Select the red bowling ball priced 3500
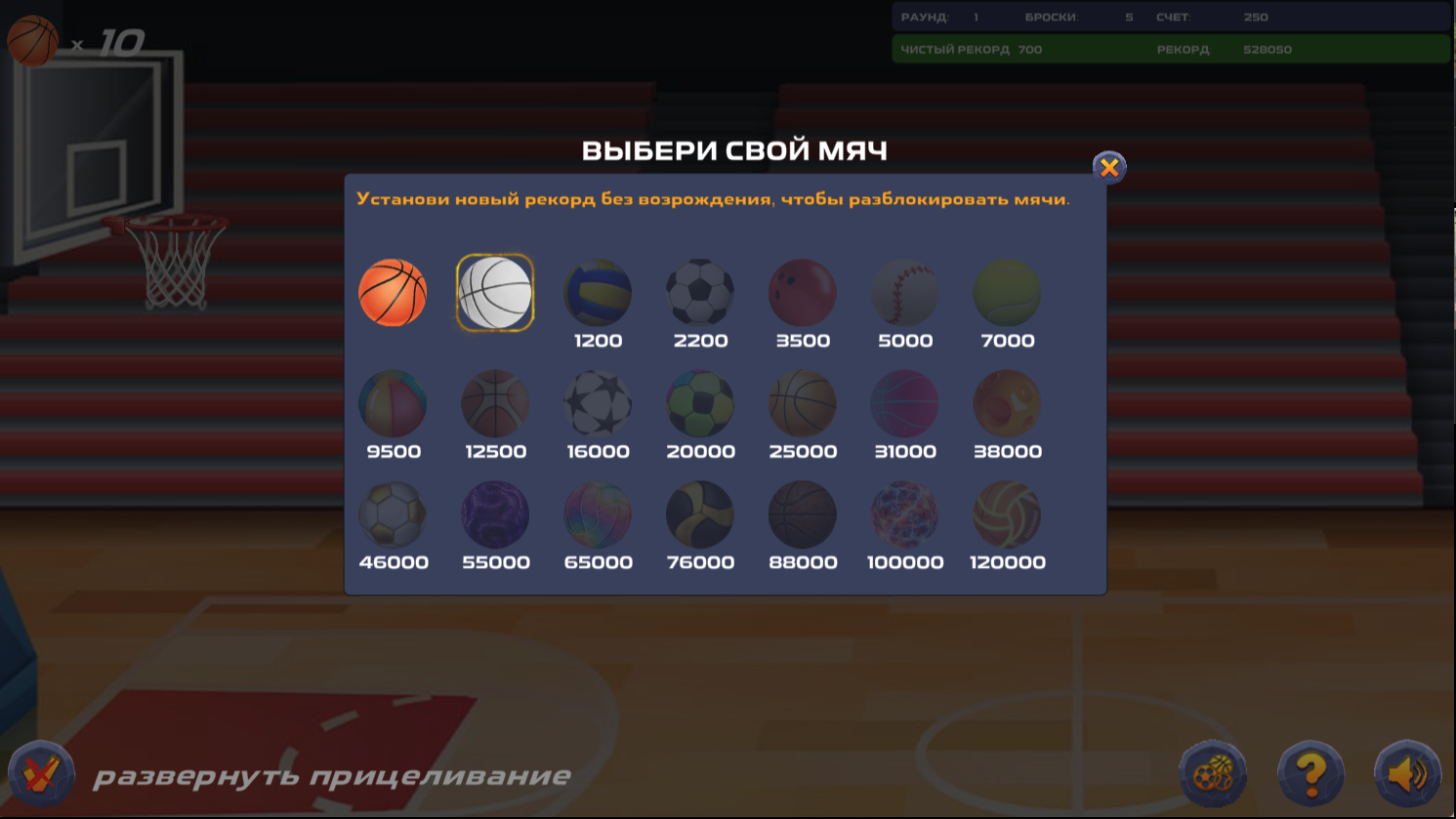This screenshot has height=819, width=1456. point(803,292)
